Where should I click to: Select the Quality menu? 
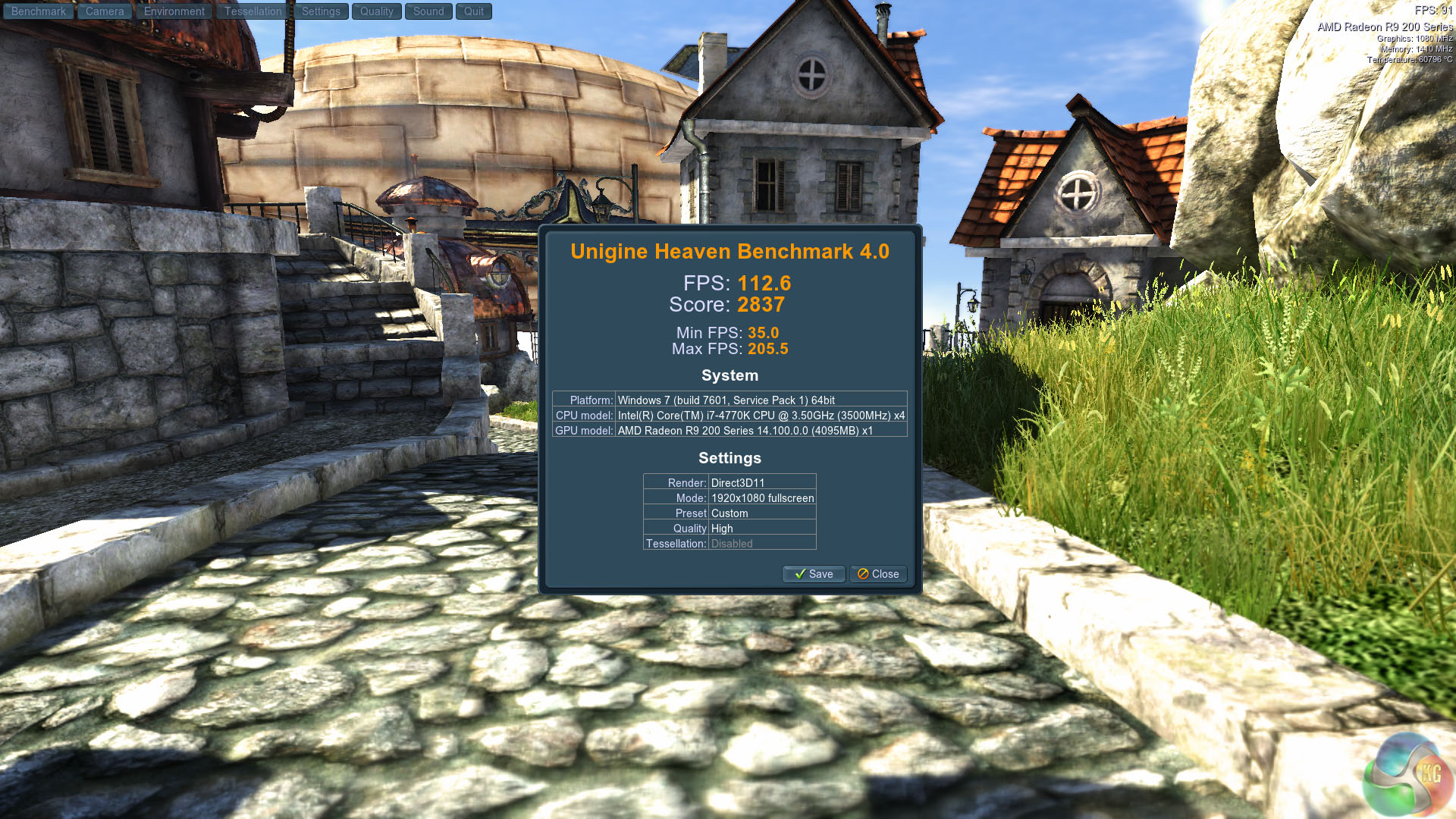(x=377, y=11)
